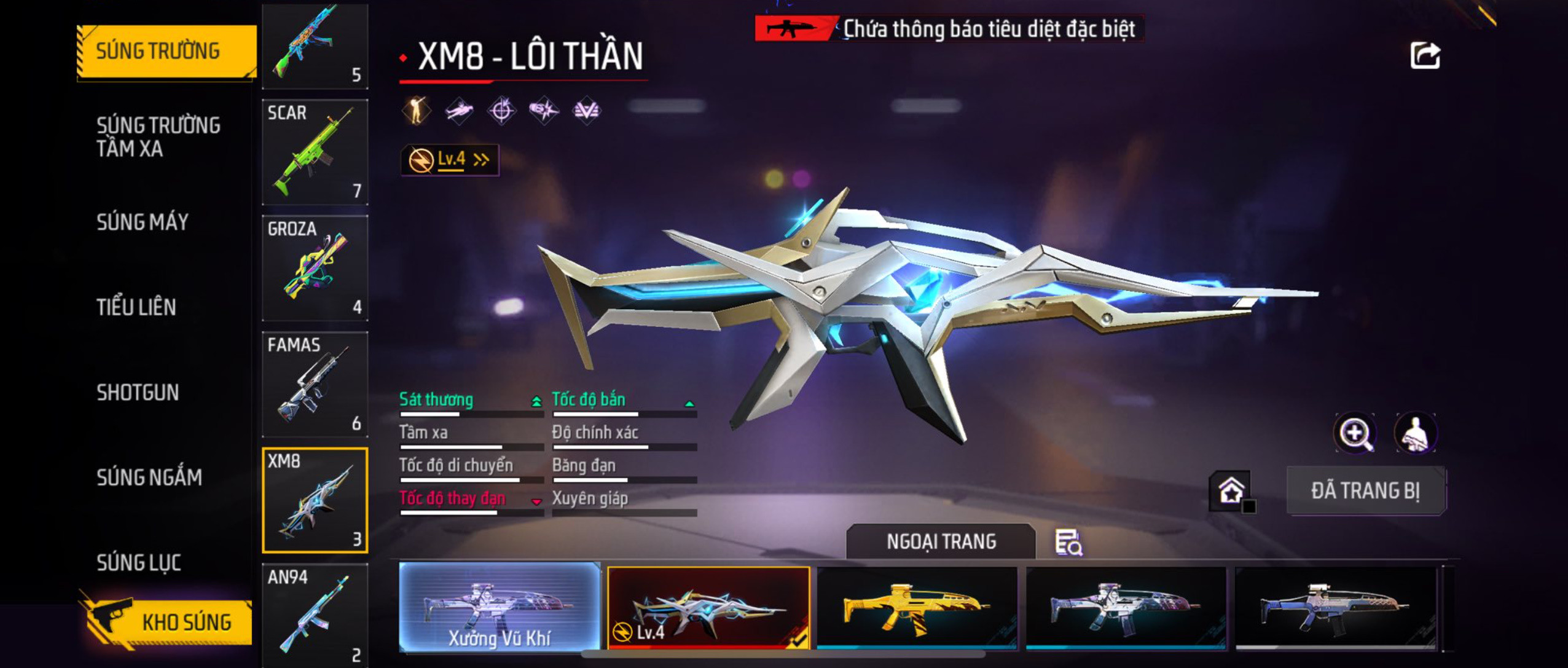Choose the Tiểu Liên category
The width and height of the screenshot is (1568, 668).
tap(136, 307)
